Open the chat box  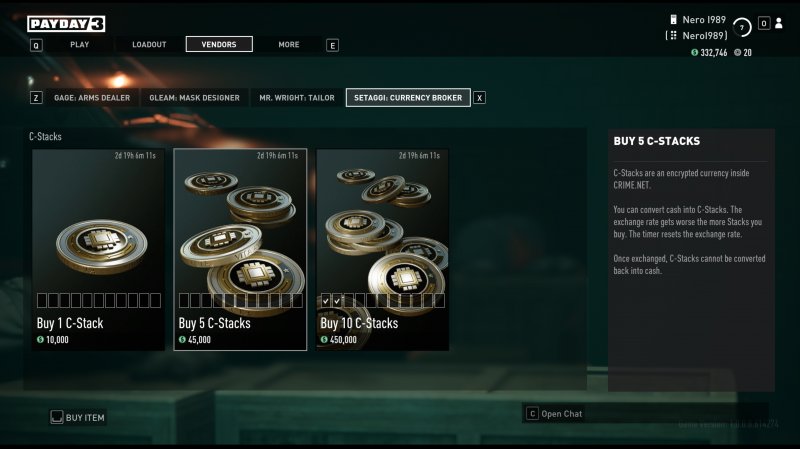point(560,413)
